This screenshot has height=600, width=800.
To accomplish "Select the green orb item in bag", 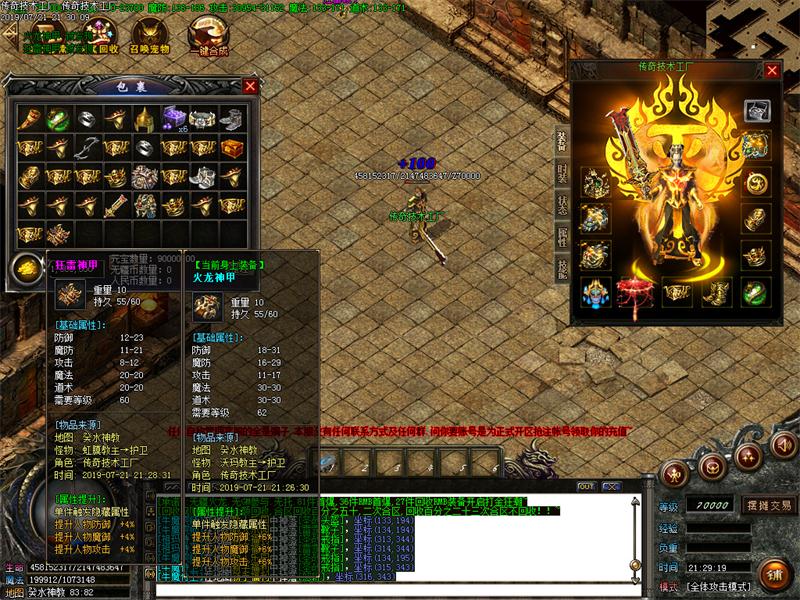I will (58, 118).
